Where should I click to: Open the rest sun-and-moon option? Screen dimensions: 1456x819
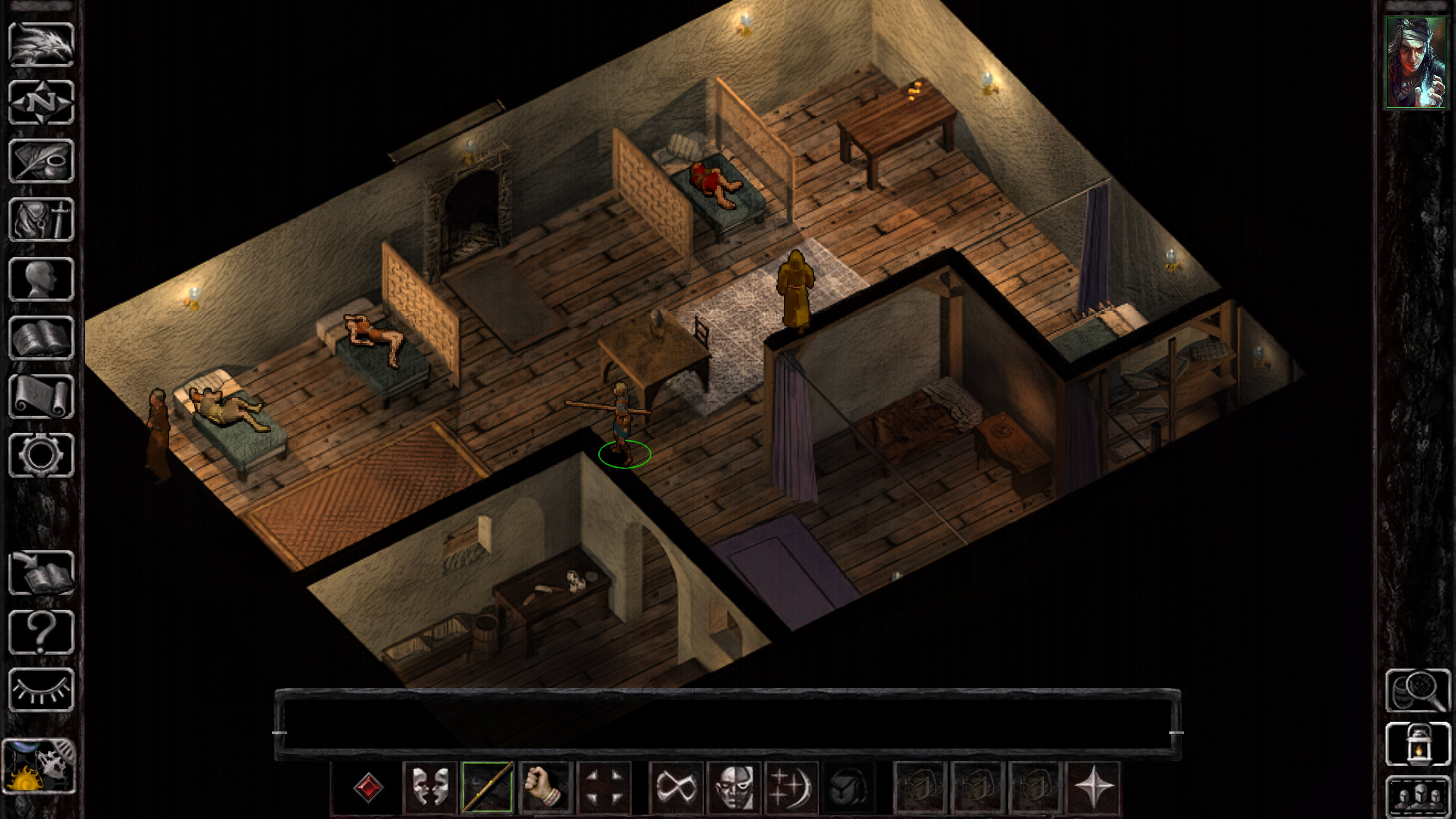pos(41,766)
